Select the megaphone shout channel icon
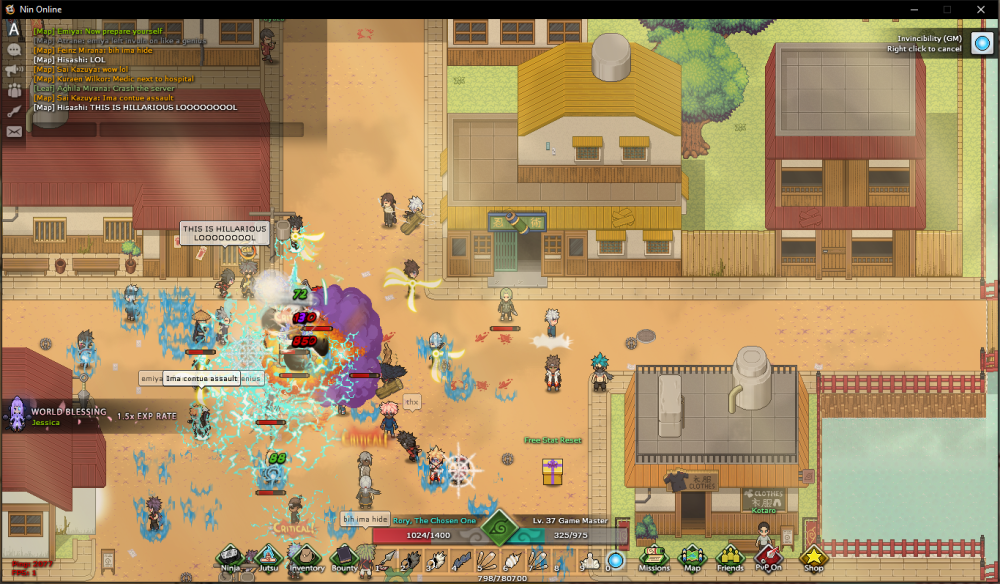This screenshot has width=1000, height=584. point(14,70)
